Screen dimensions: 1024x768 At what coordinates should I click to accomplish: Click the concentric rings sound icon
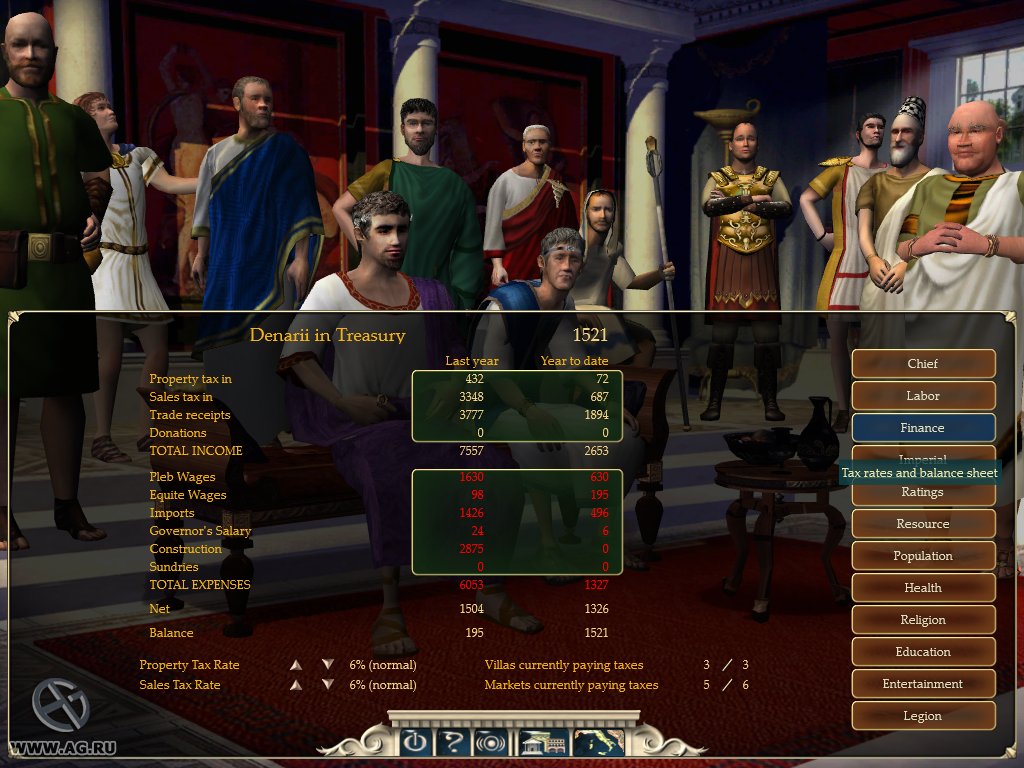point(490,743)
